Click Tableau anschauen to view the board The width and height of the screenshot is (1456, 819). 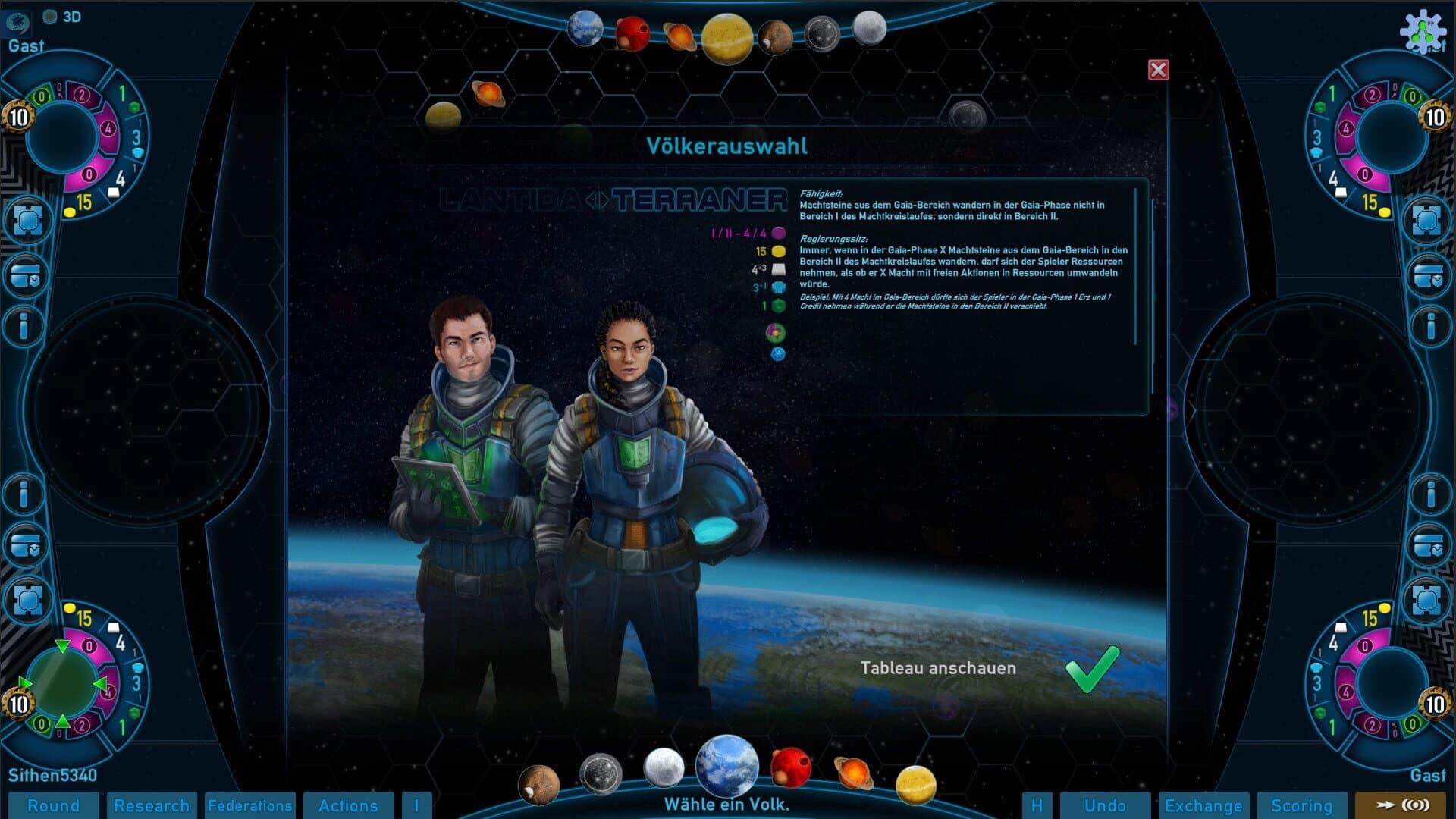[x=938, y=668]
